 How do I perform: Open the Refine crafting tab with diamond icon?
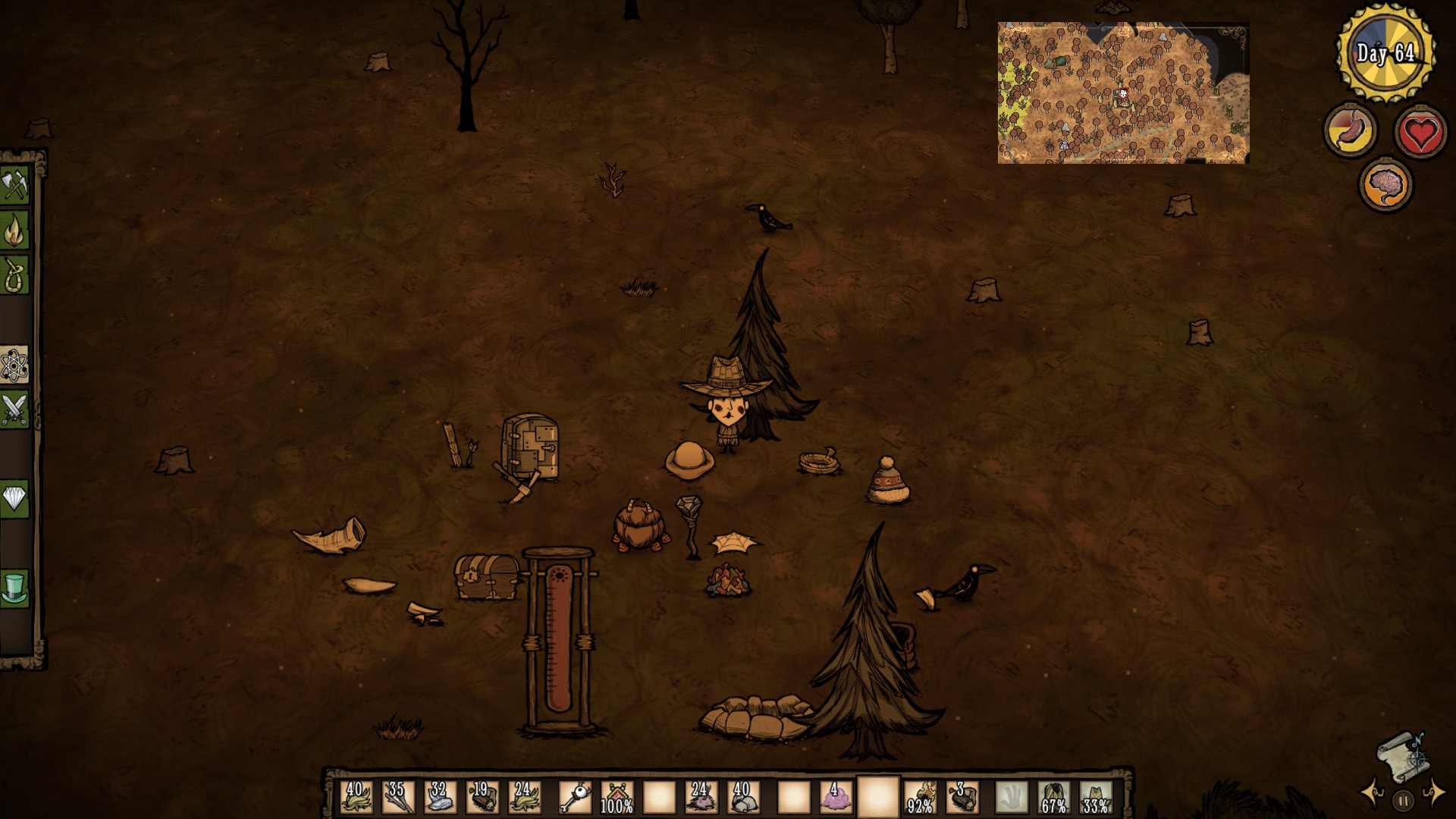pyautogui.click(x=14, y=498)
